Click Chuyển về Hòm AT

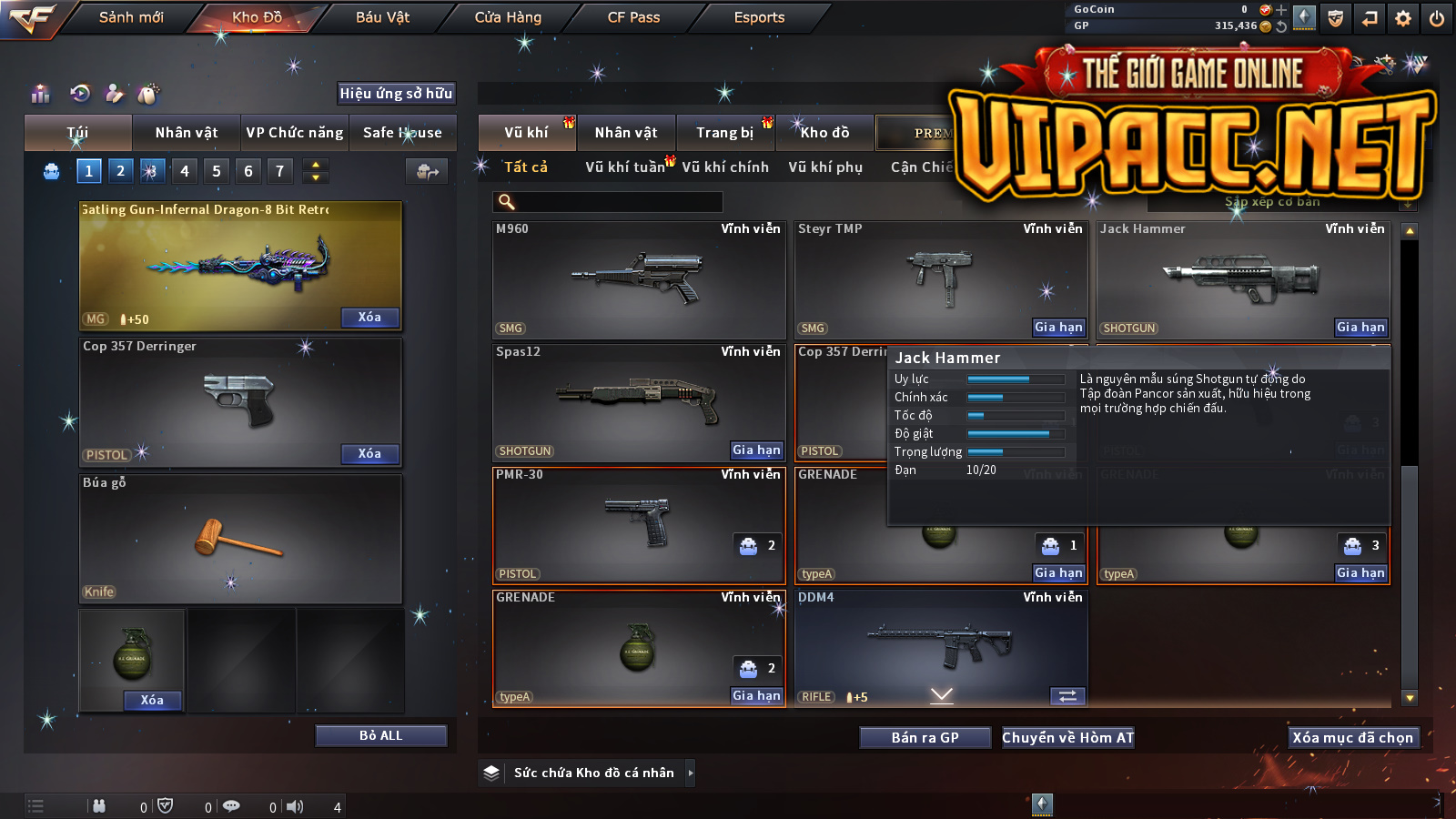[x=1068, y=738]
